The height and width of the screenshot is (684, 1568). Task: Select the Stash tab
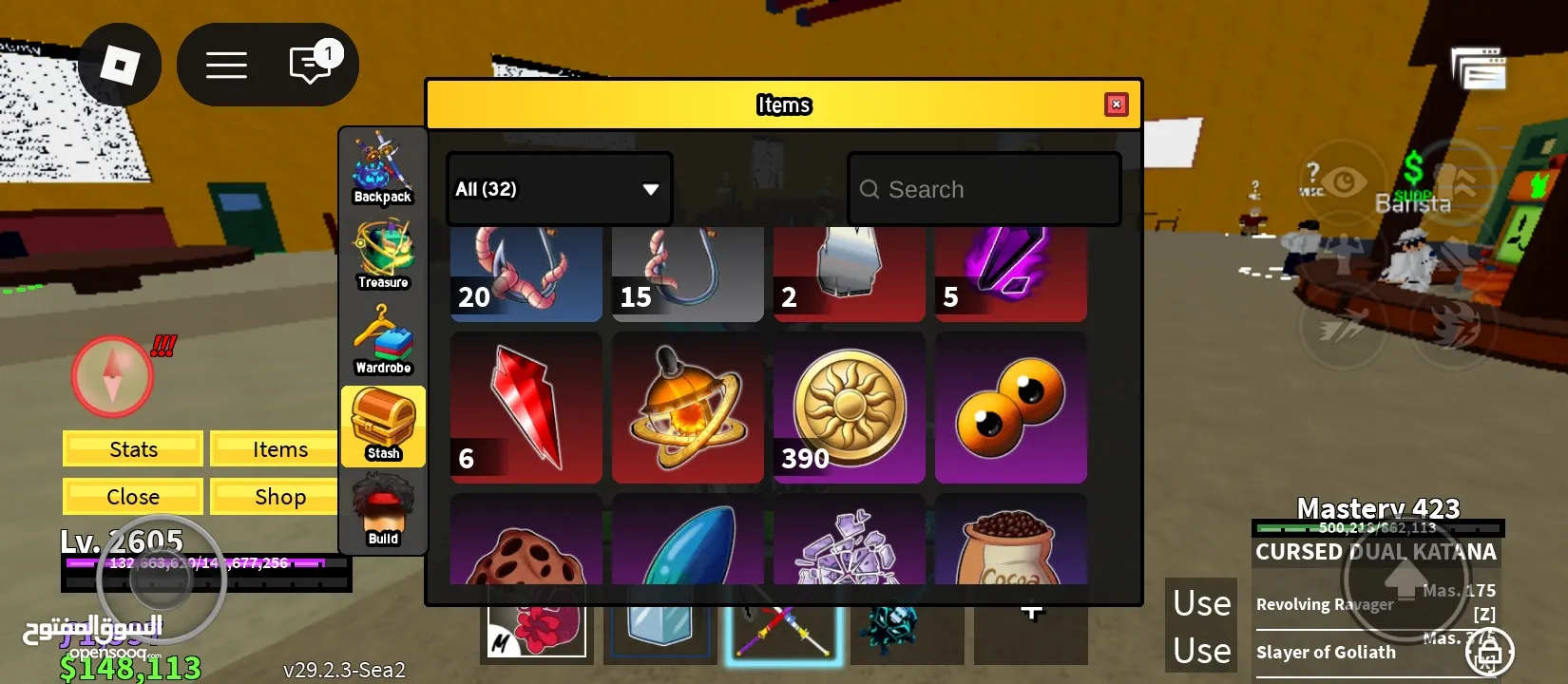(x=383, y=426)
